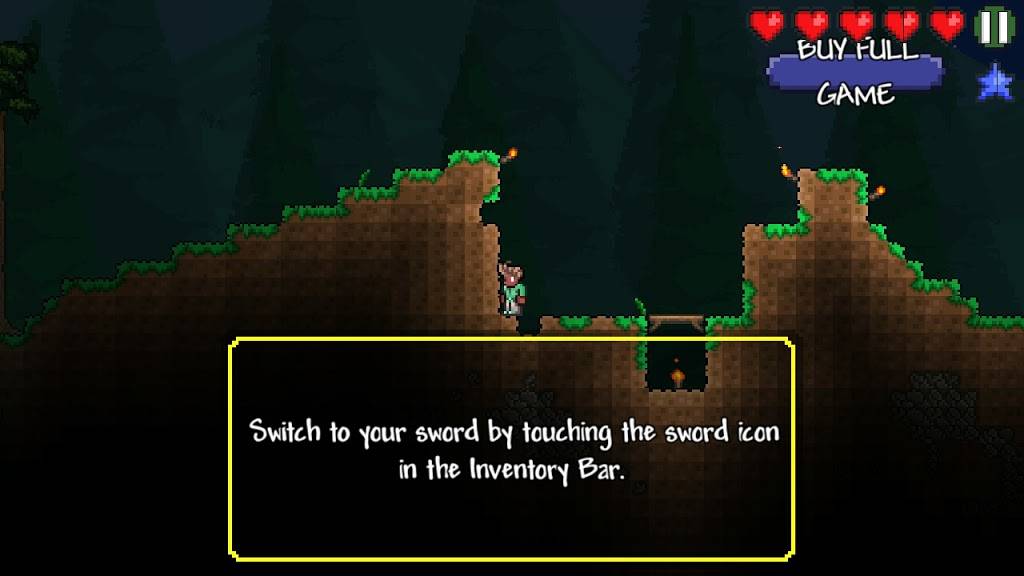
Task: Tap the Buy Full Game button
Action: (855, 71)
